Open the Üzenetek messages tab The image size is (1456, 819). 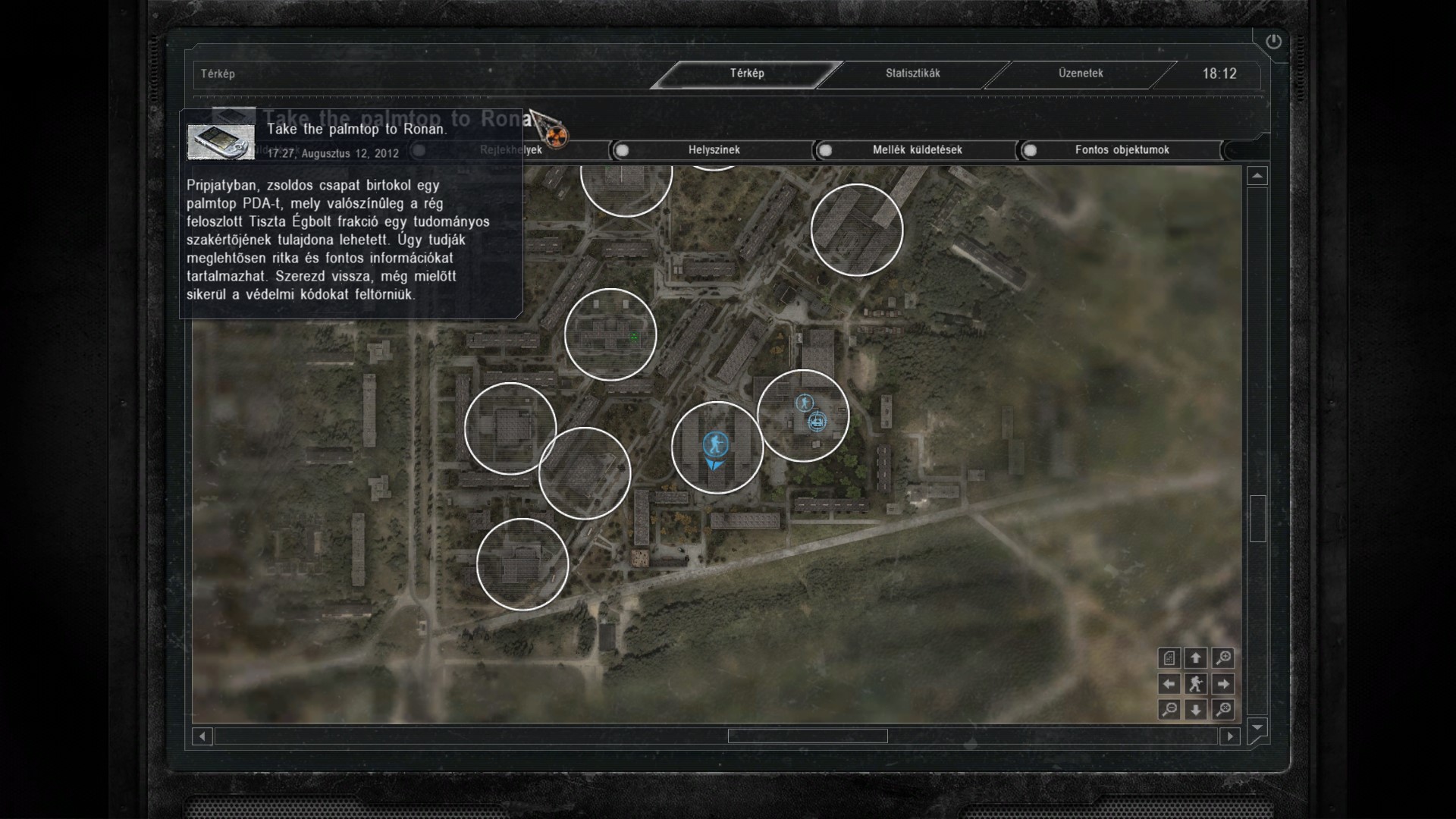pos(1081,74)
